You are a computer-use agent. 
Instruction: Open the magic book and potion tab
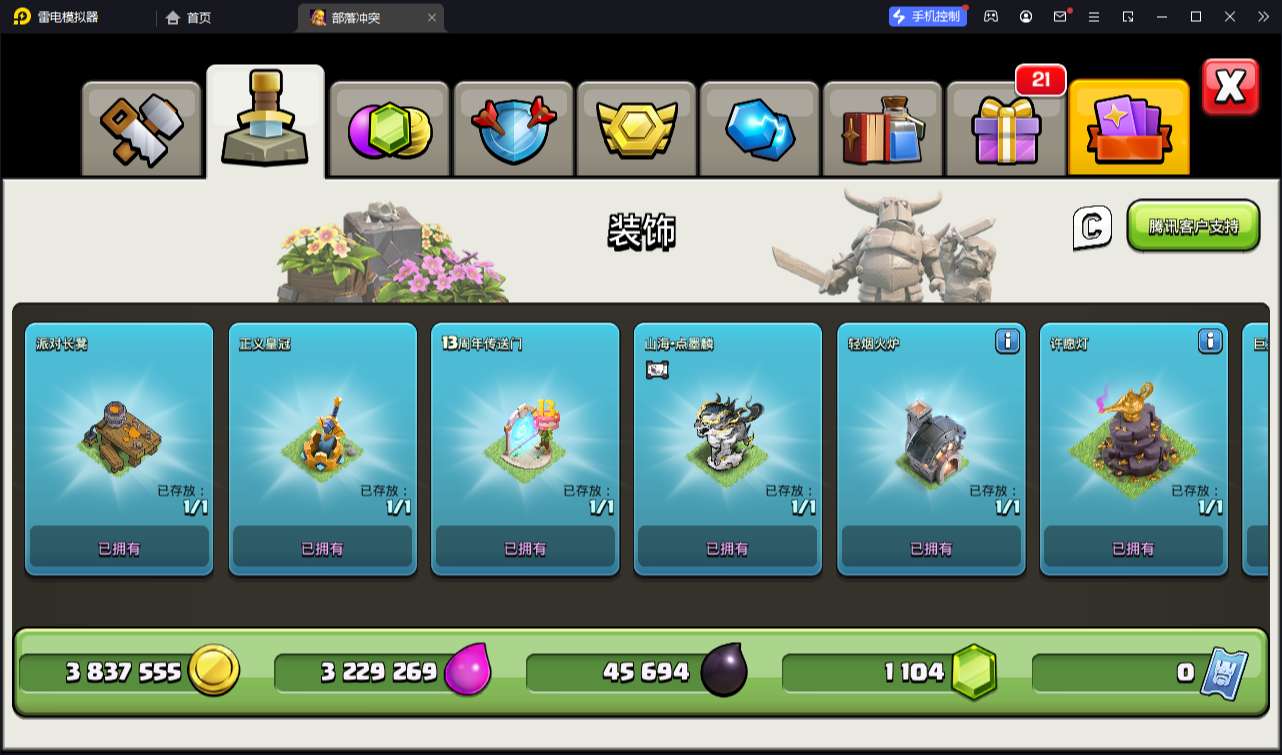point(882,130)
